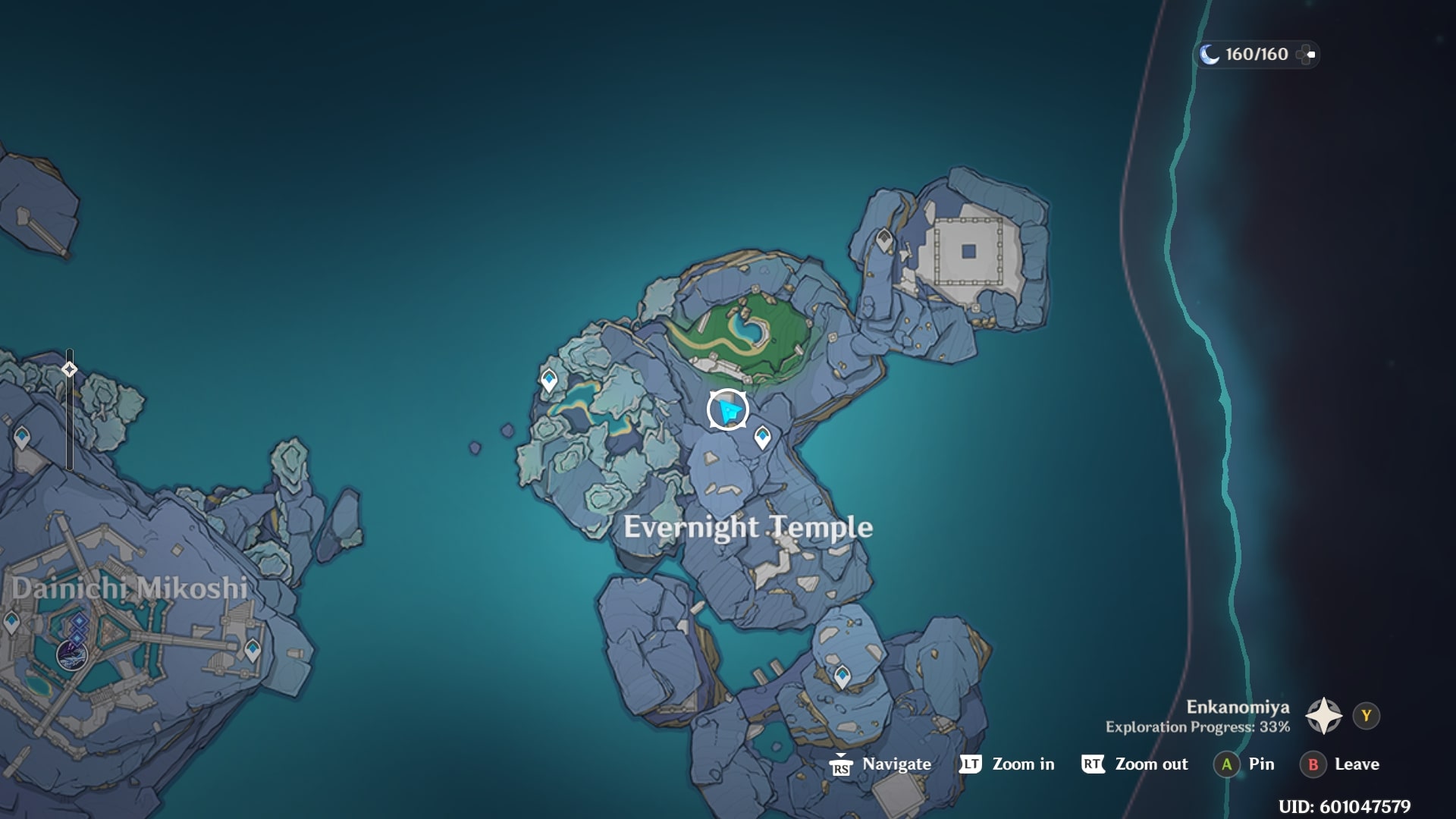Click the Navigate option

coord(893,764)
